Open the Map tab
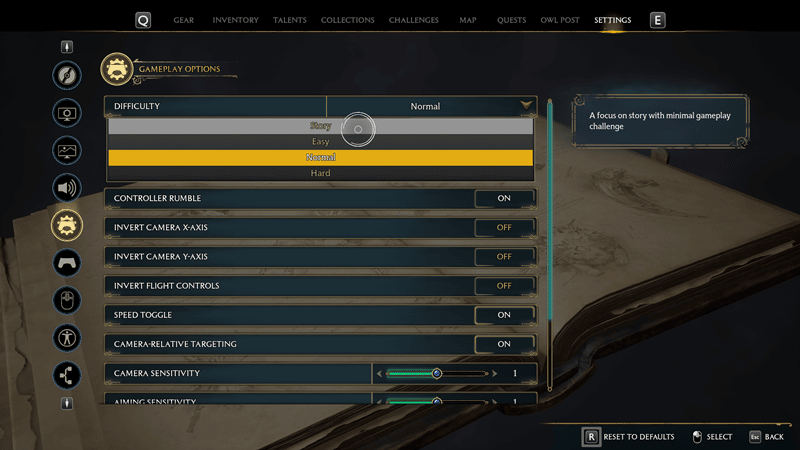 click(x=467, y=20)
